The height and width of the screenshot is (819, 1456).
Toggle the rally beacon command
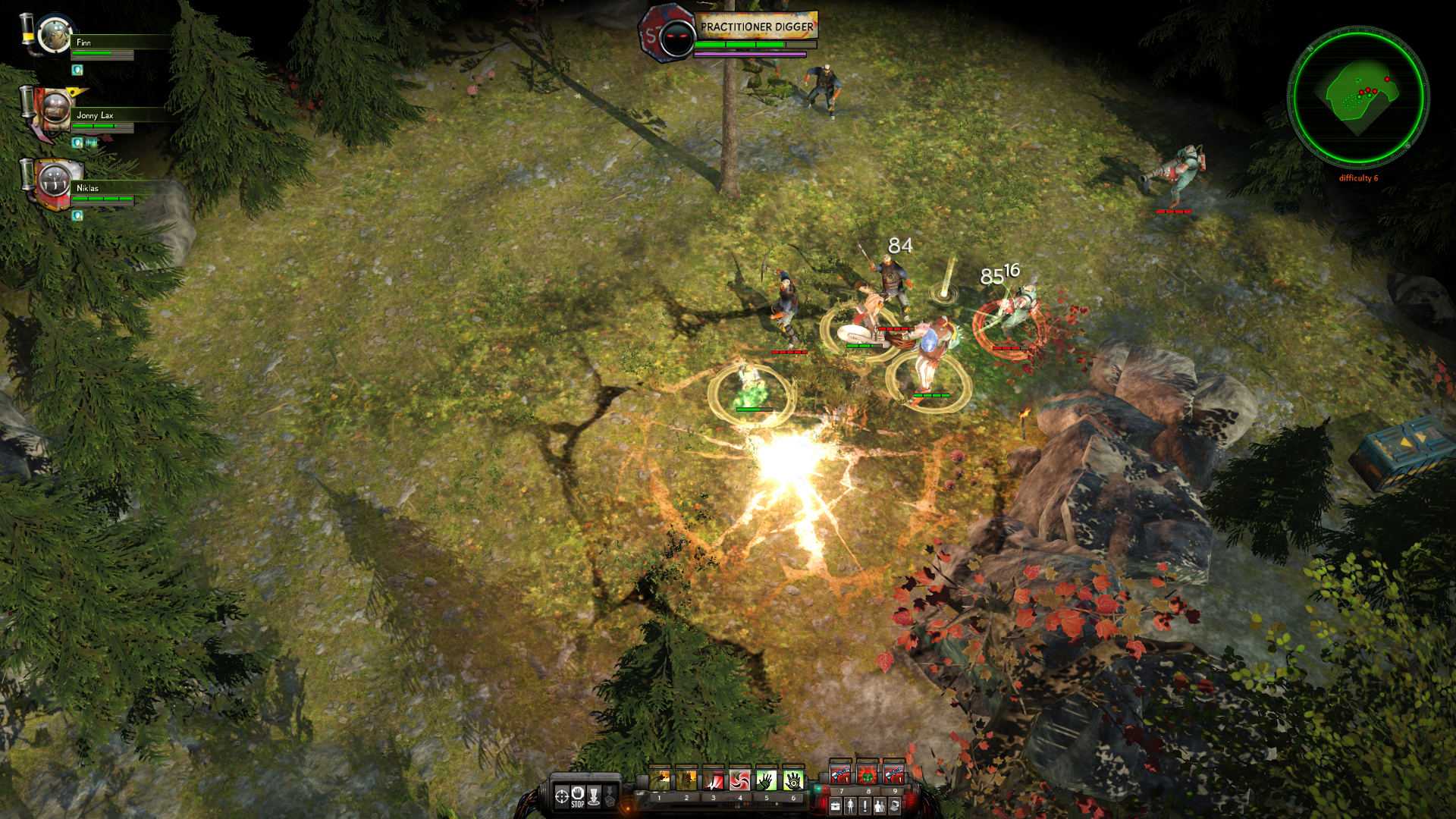pyautogui.click(x=595, y=795)
